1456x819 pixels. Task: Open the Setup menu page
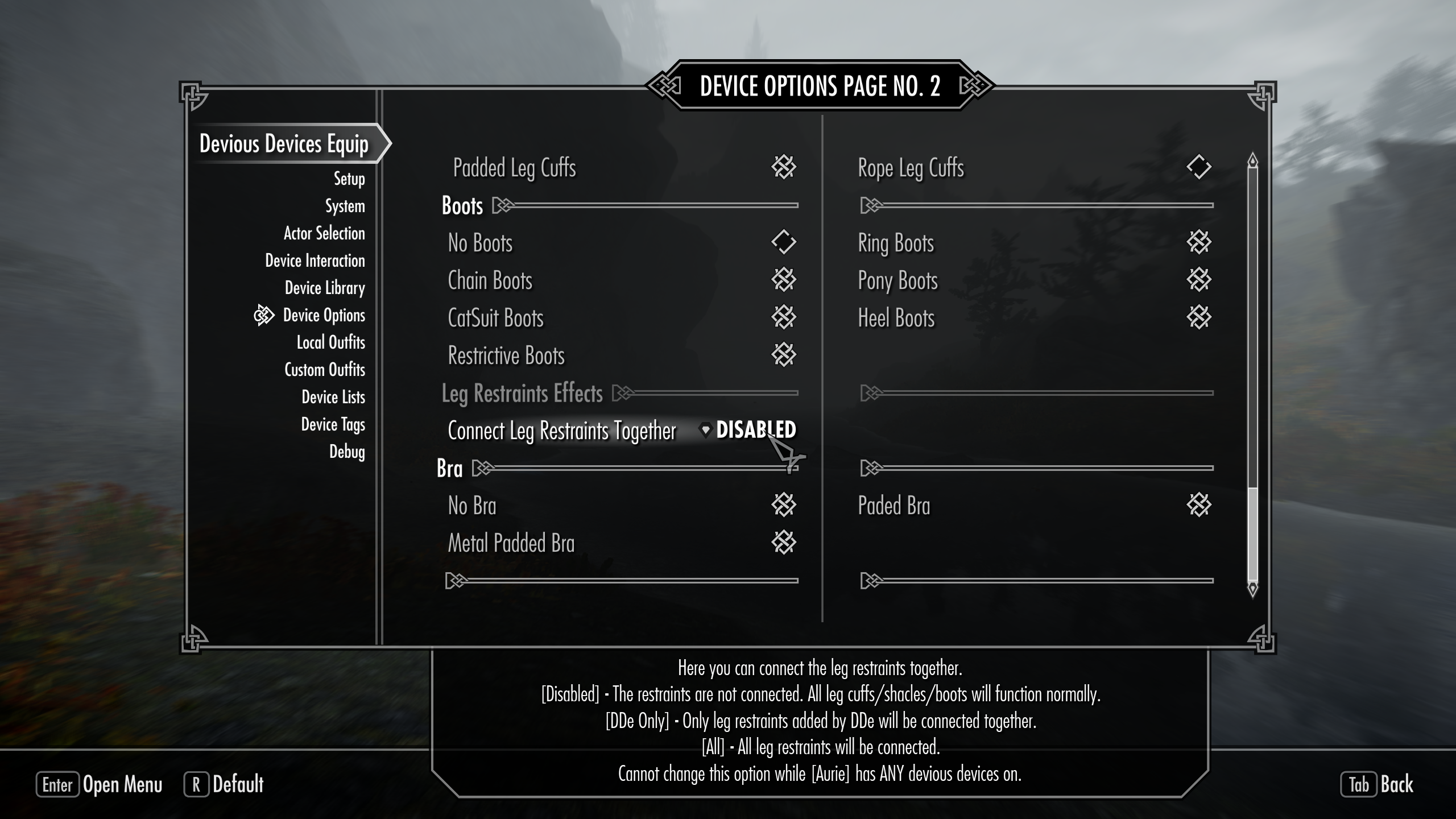(349, 179)
